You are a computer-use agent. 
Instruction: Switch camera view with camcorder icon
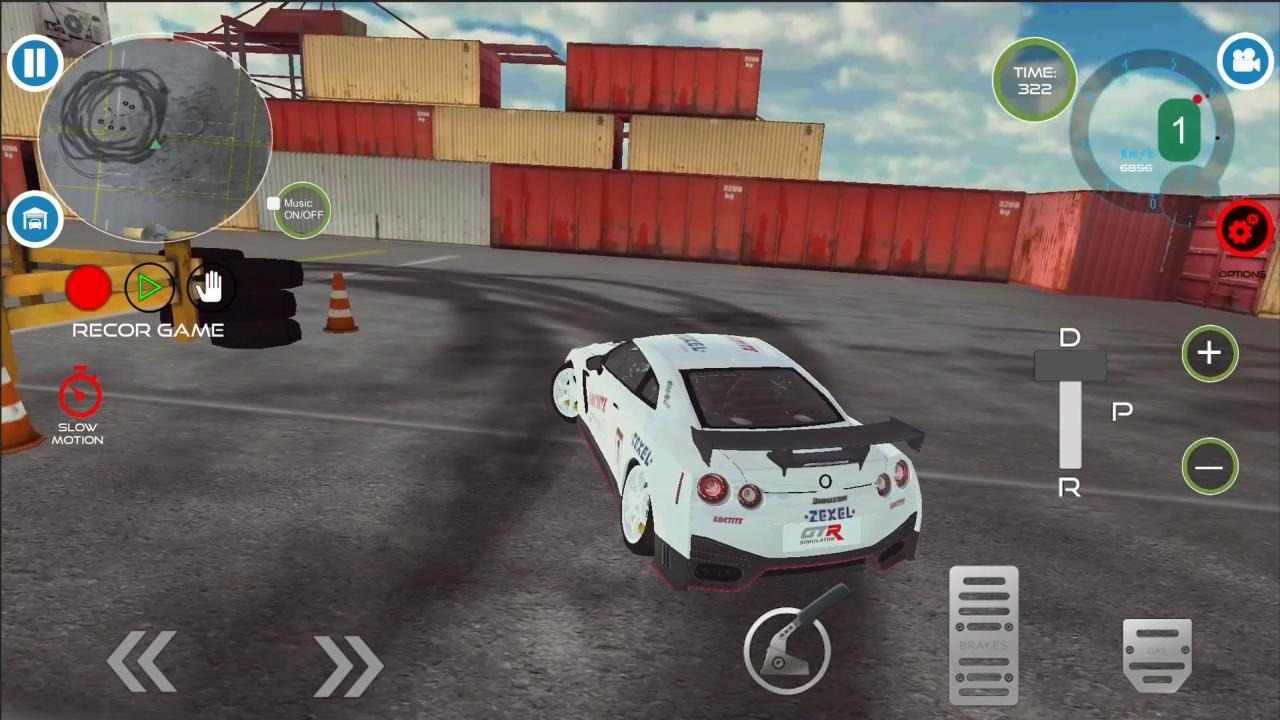tap(1243, 62)
